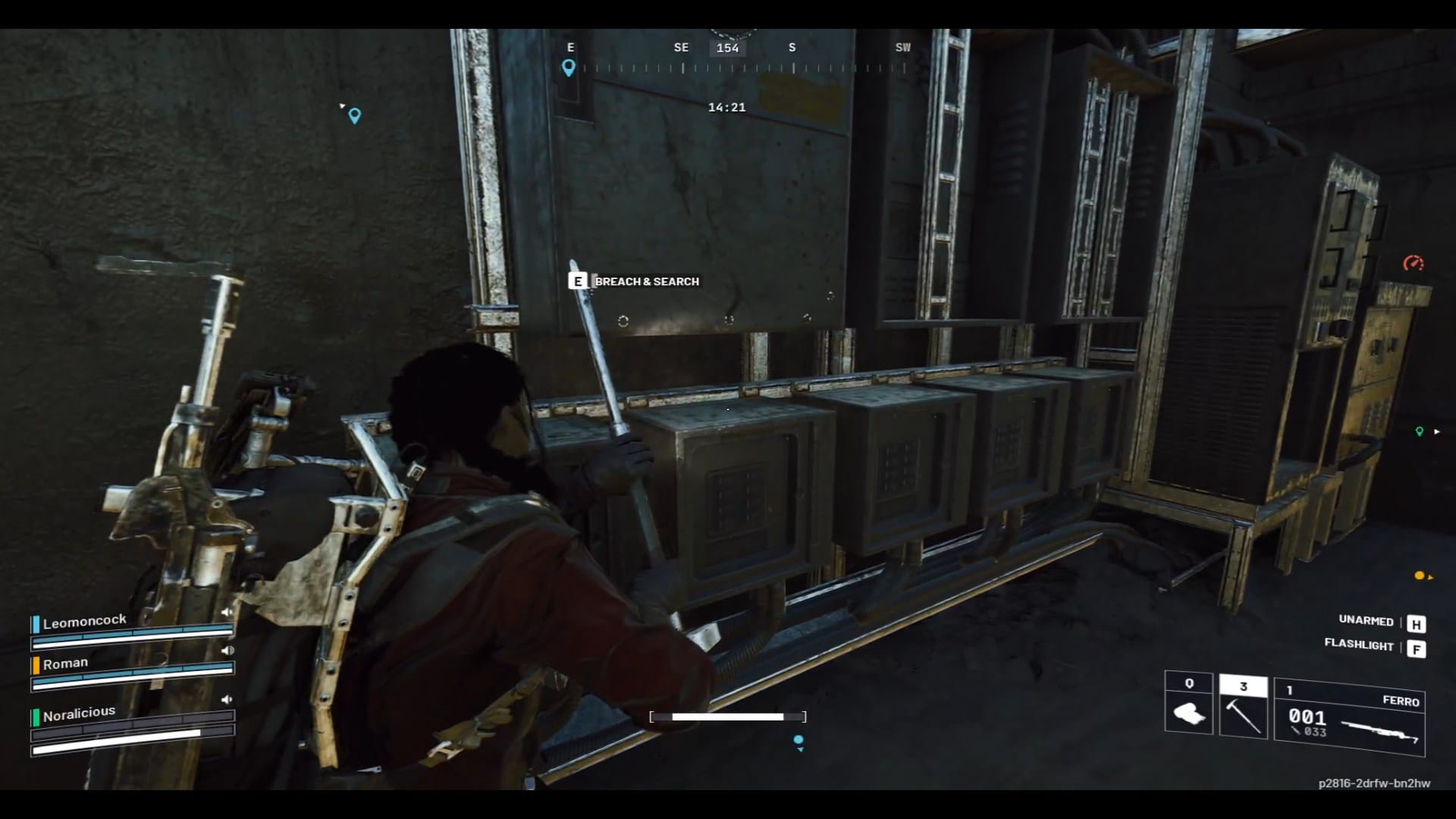The image size is (1456, 819).
Task: Click the E key badge of the interaction prompt
Action: tap(578, 281)
